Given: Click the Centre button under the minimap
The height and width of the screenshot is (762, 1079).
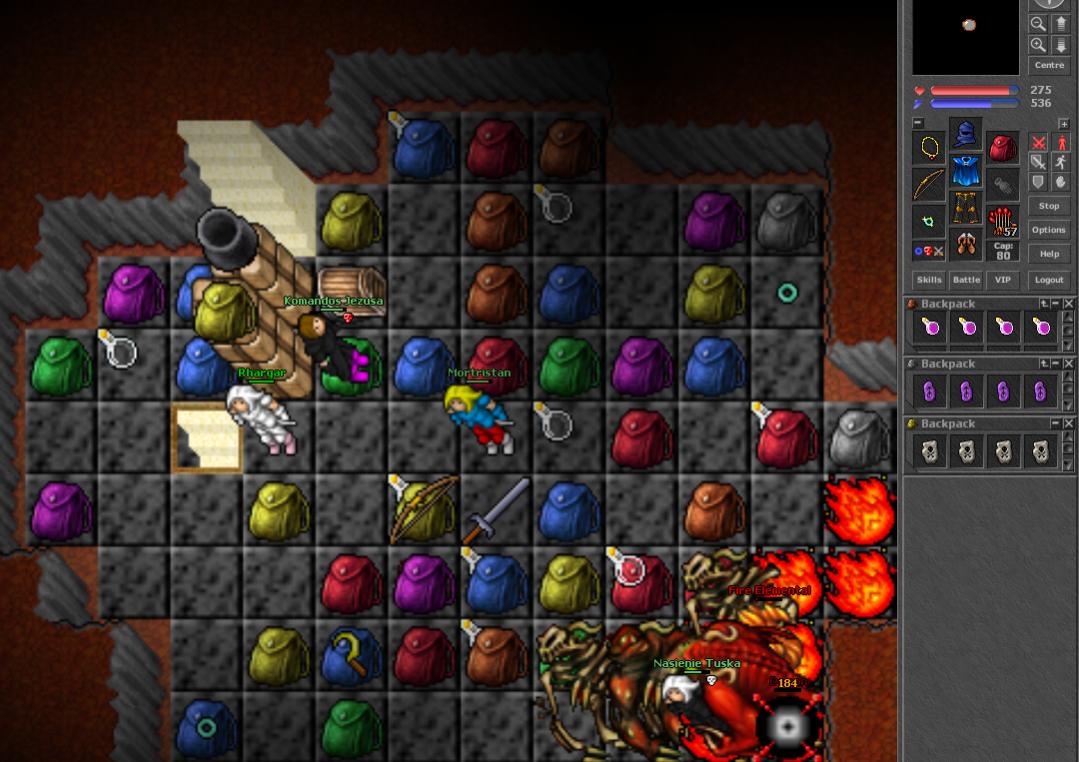Looking at the screenshot, I should (1049, 65).
